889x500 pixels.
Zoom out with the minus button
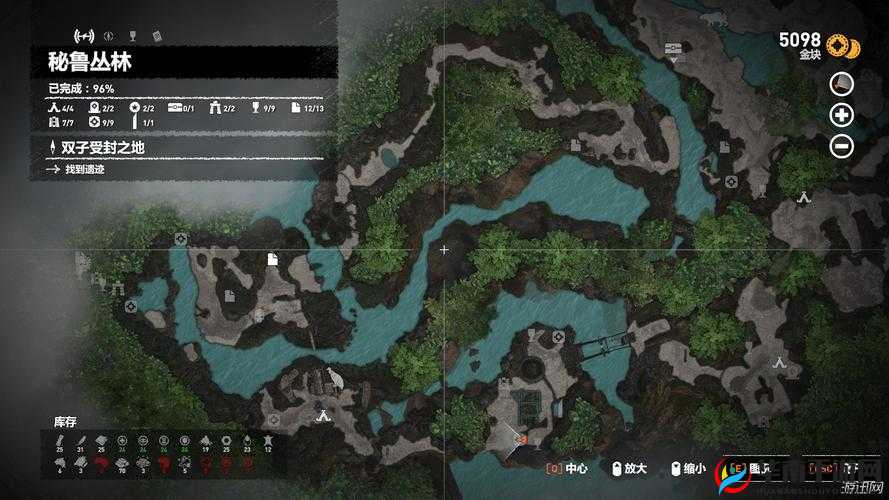[842, 146]
